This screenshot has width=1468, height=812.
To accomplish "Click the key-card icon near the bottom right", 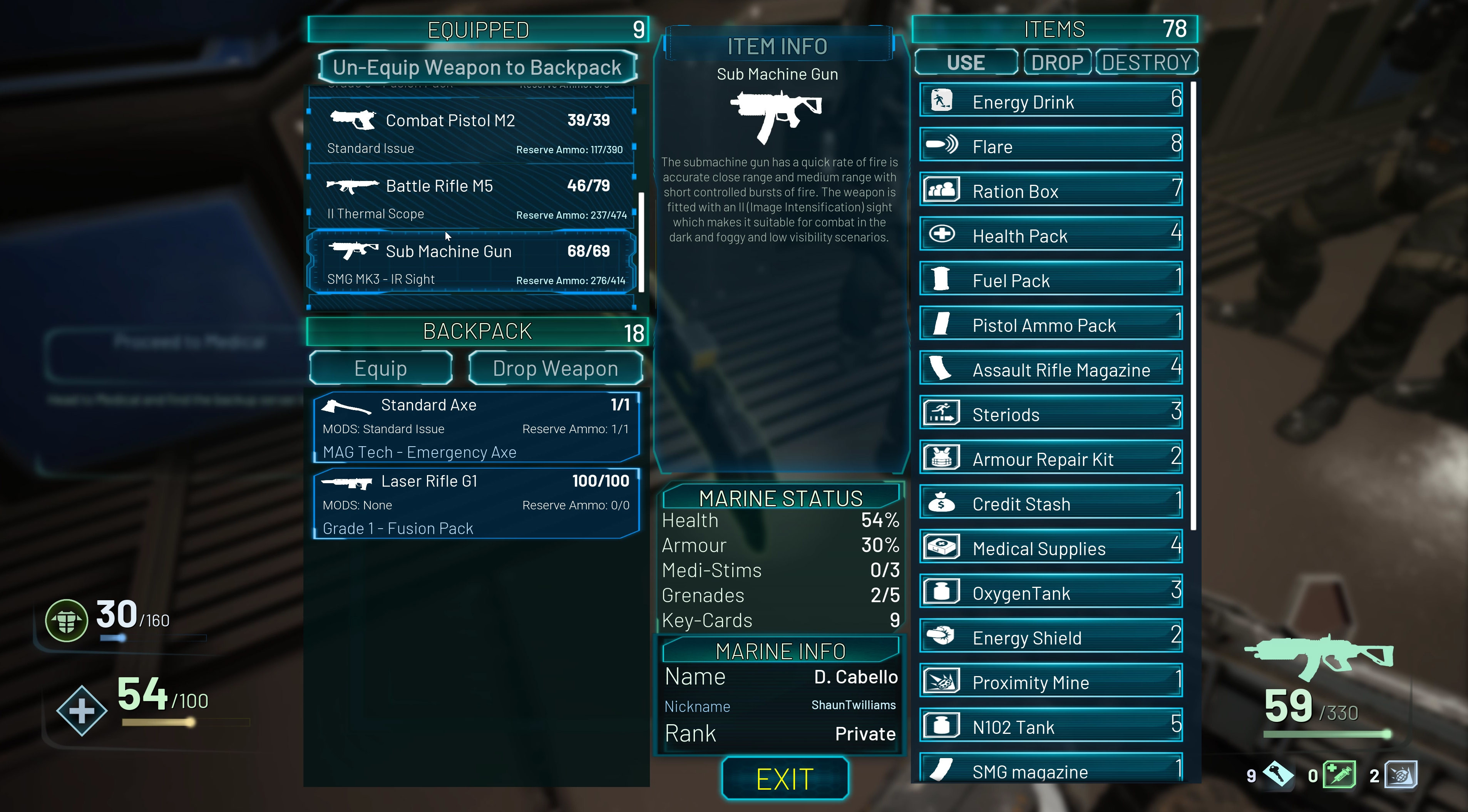I will pyautogui.click(x=1278, y=775).
